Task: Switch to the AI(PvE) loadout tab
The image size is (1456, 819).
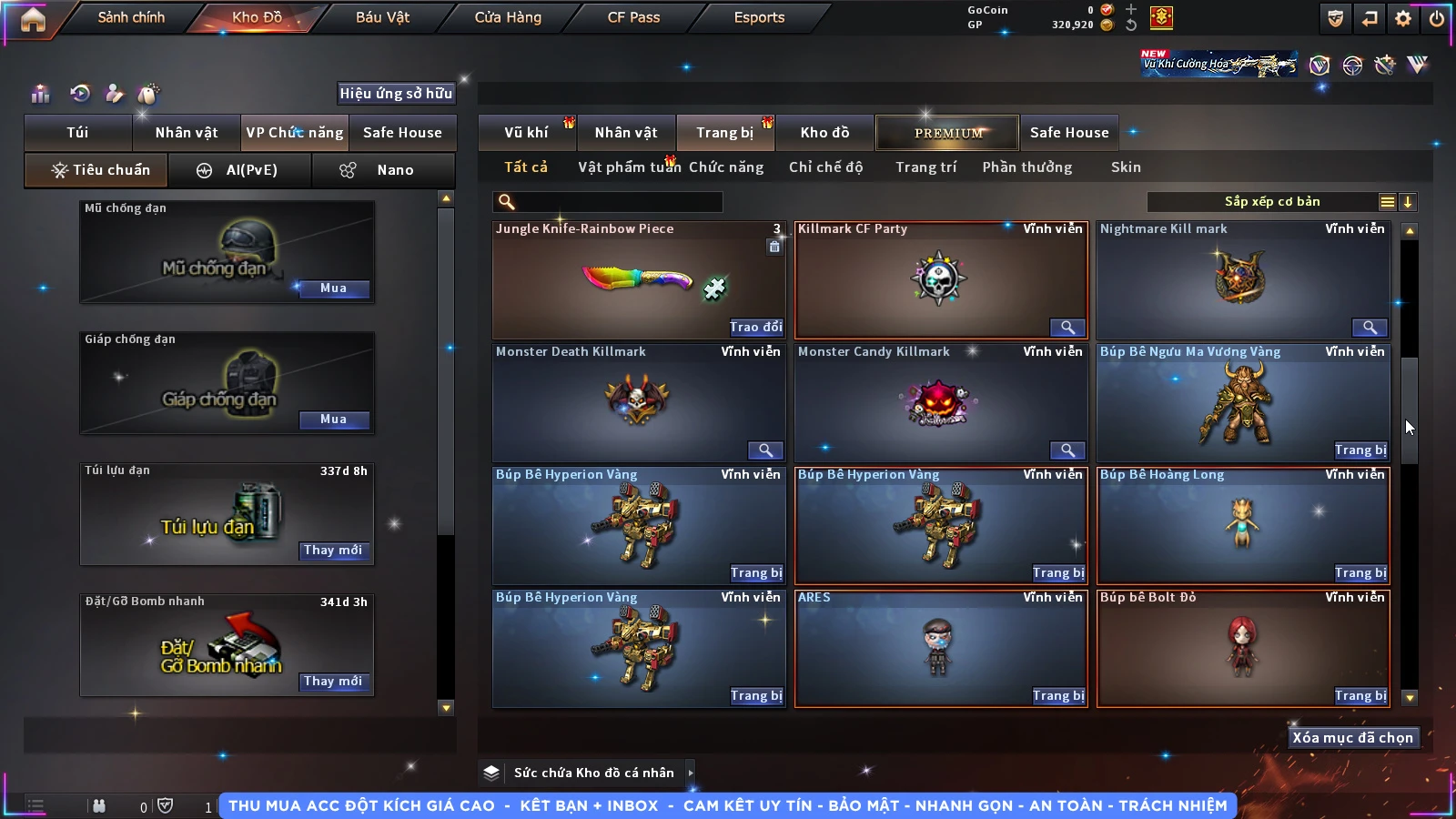Action: click(240, 170)
